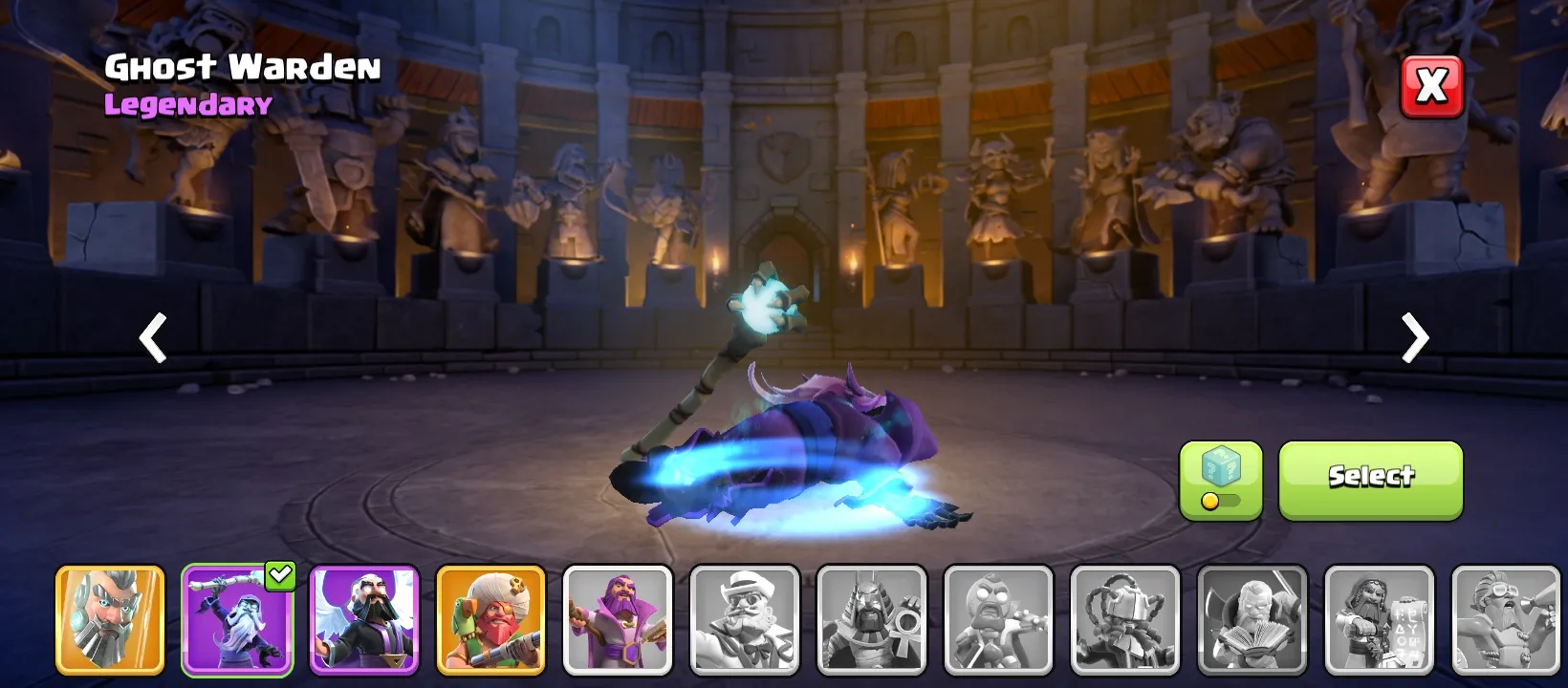Open the random skin dice icon
1568x688 pixels.
[1219, 468]
